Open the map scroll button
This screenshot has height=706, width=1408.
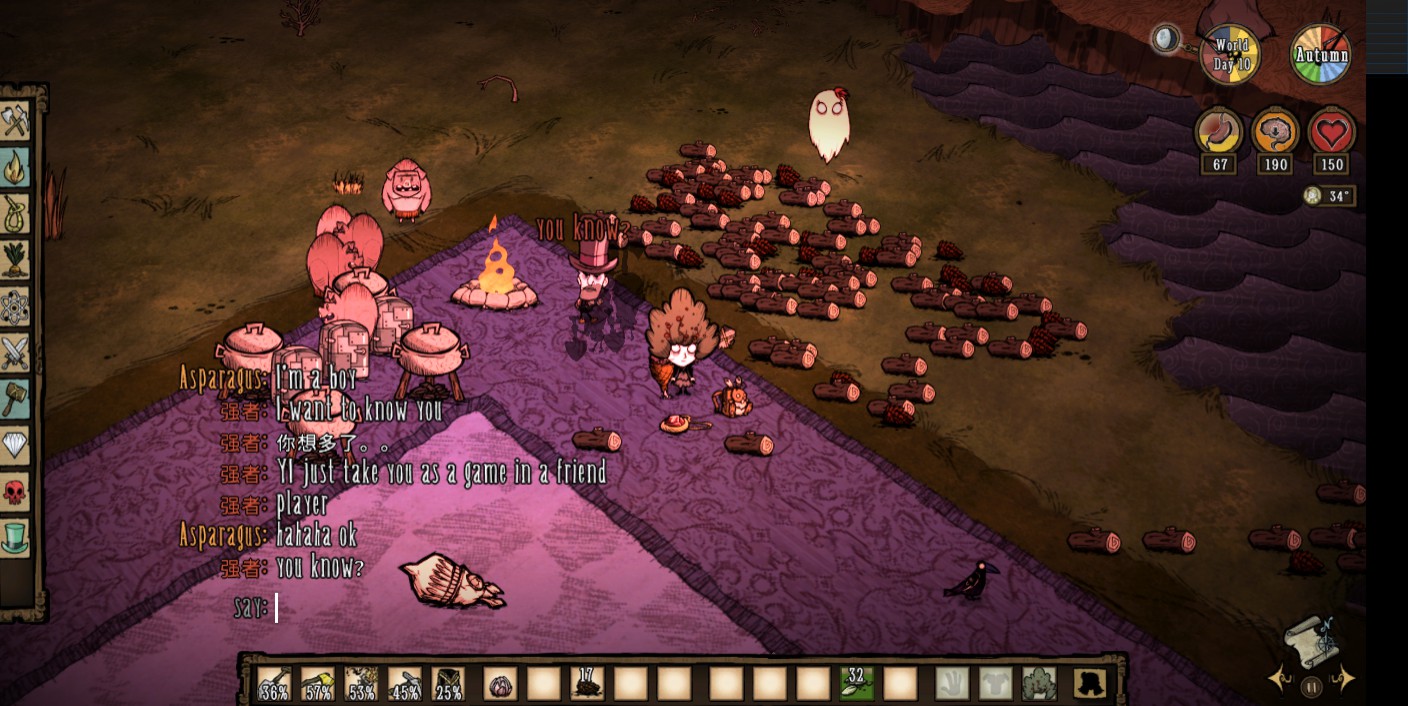click(x=1311, y=639)
